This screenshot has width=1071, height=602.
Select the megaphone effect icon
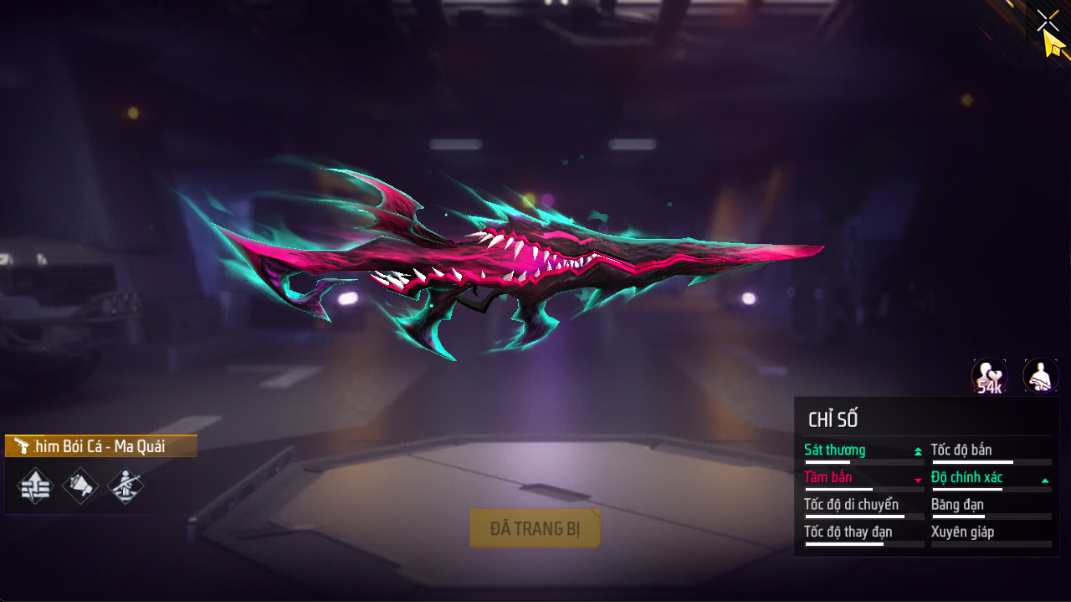(x=80, y=486)
